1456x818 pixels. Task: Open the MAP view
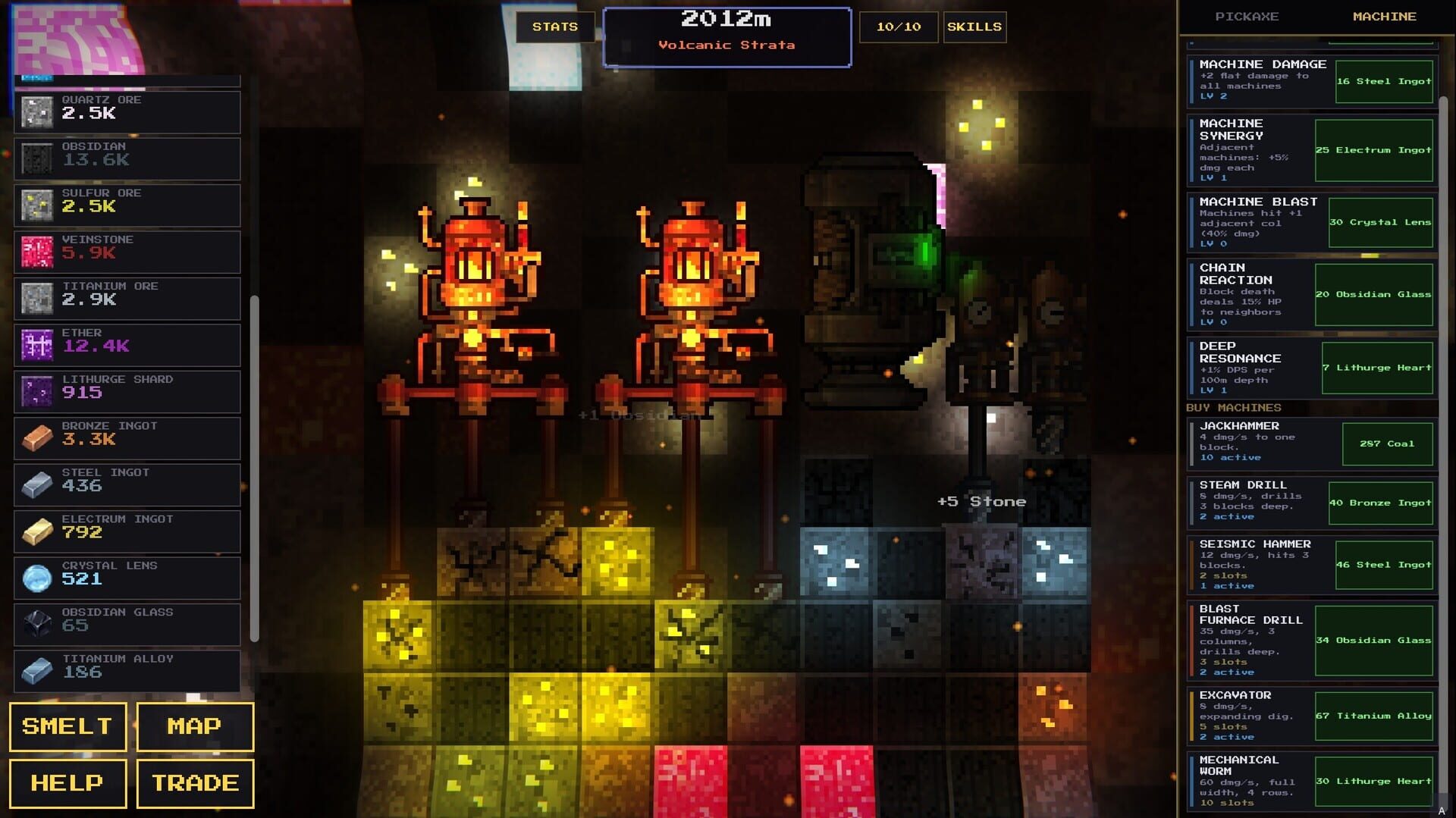click(x=194, y=726)
